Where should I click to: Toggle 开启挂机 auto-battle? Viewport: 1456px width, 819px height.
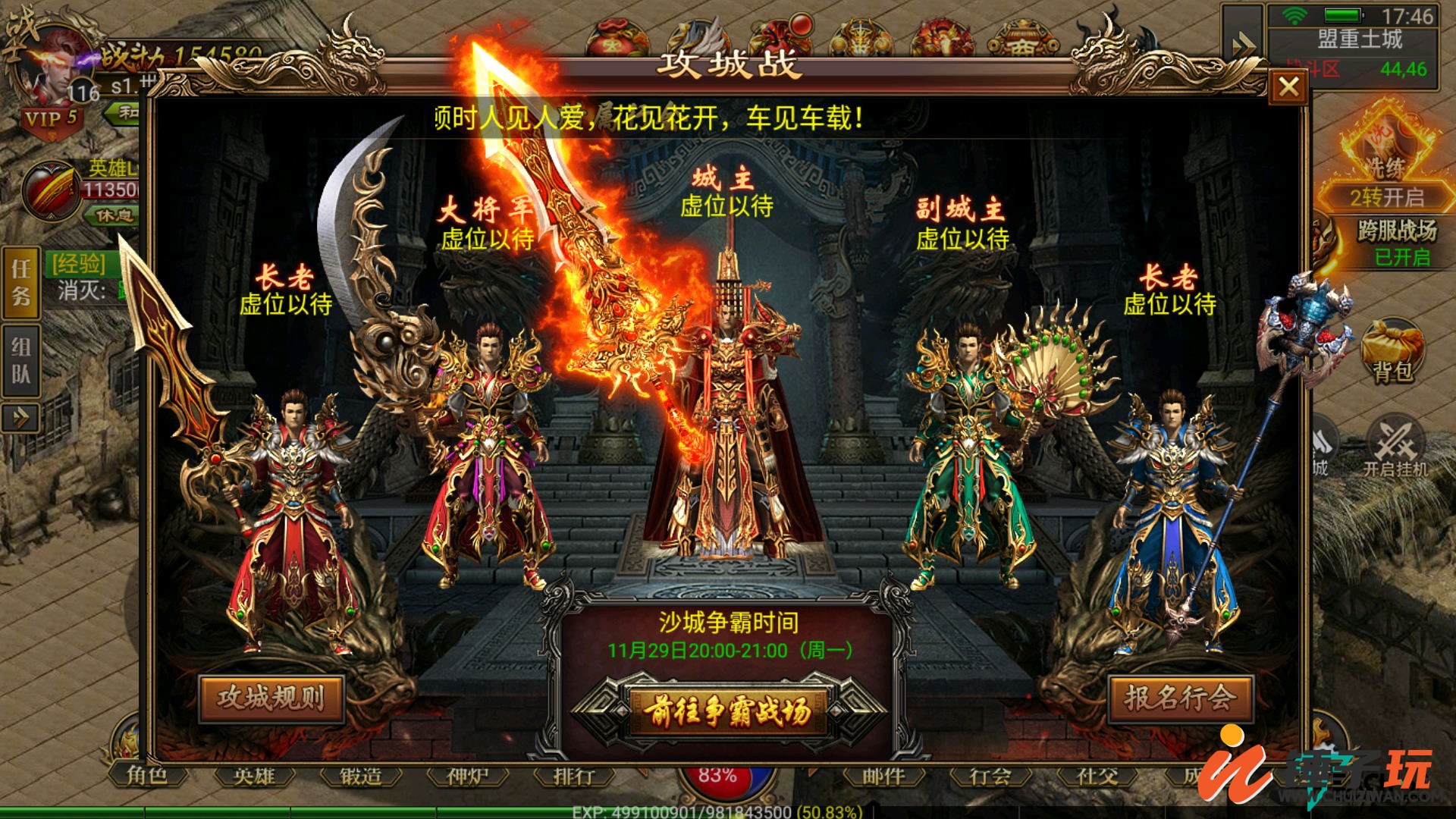click(1395, 447)
